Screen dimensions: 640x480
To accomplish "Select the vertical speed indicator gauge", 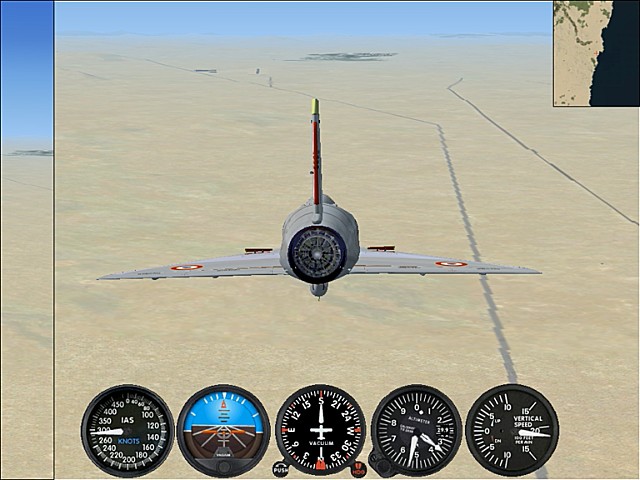I will coord(512,430).
